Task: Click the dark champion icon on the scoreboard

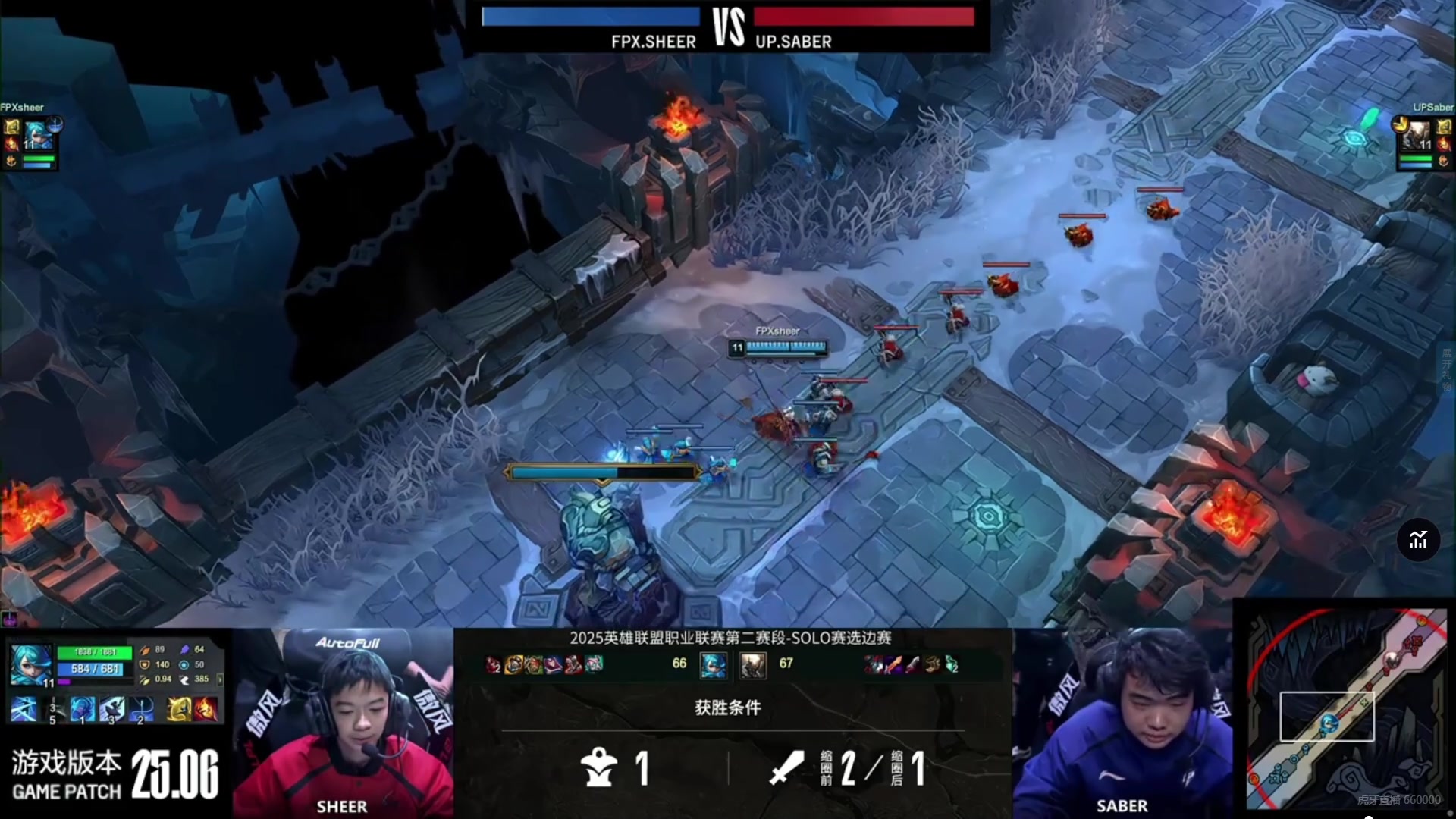Action: [x=753, y=665]
